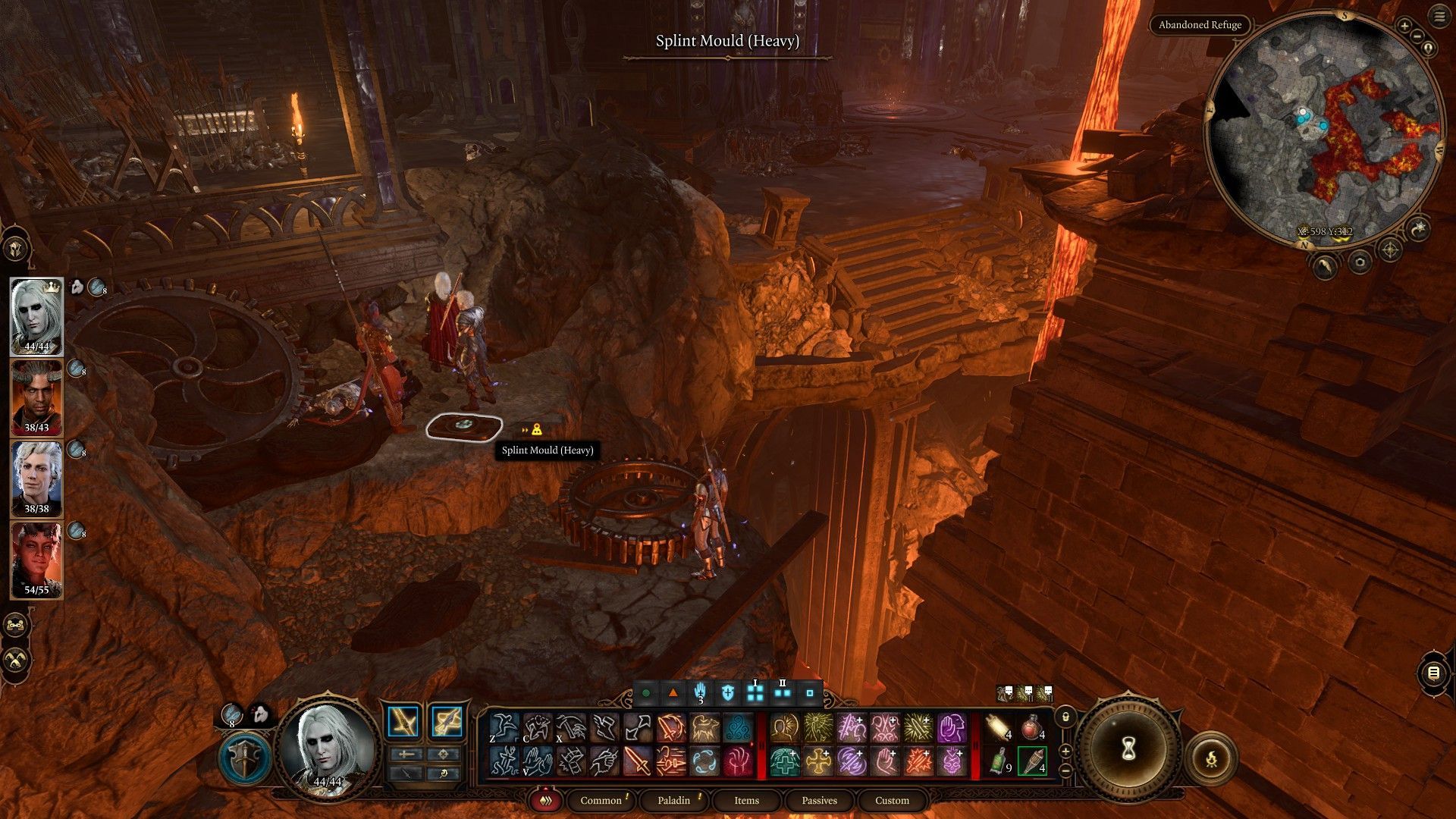Switch to the Common hotbar tab
The image size is (1456, 819).
coord(601,800)
